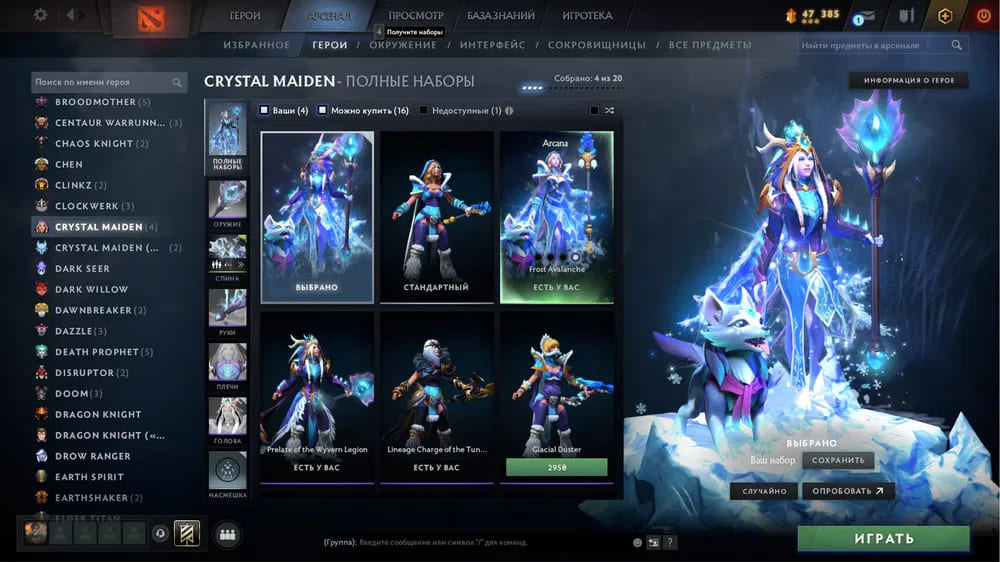Click the green ИГРАТЬ play button
Screen dimensions: 1000x562
tap(883, 538)
